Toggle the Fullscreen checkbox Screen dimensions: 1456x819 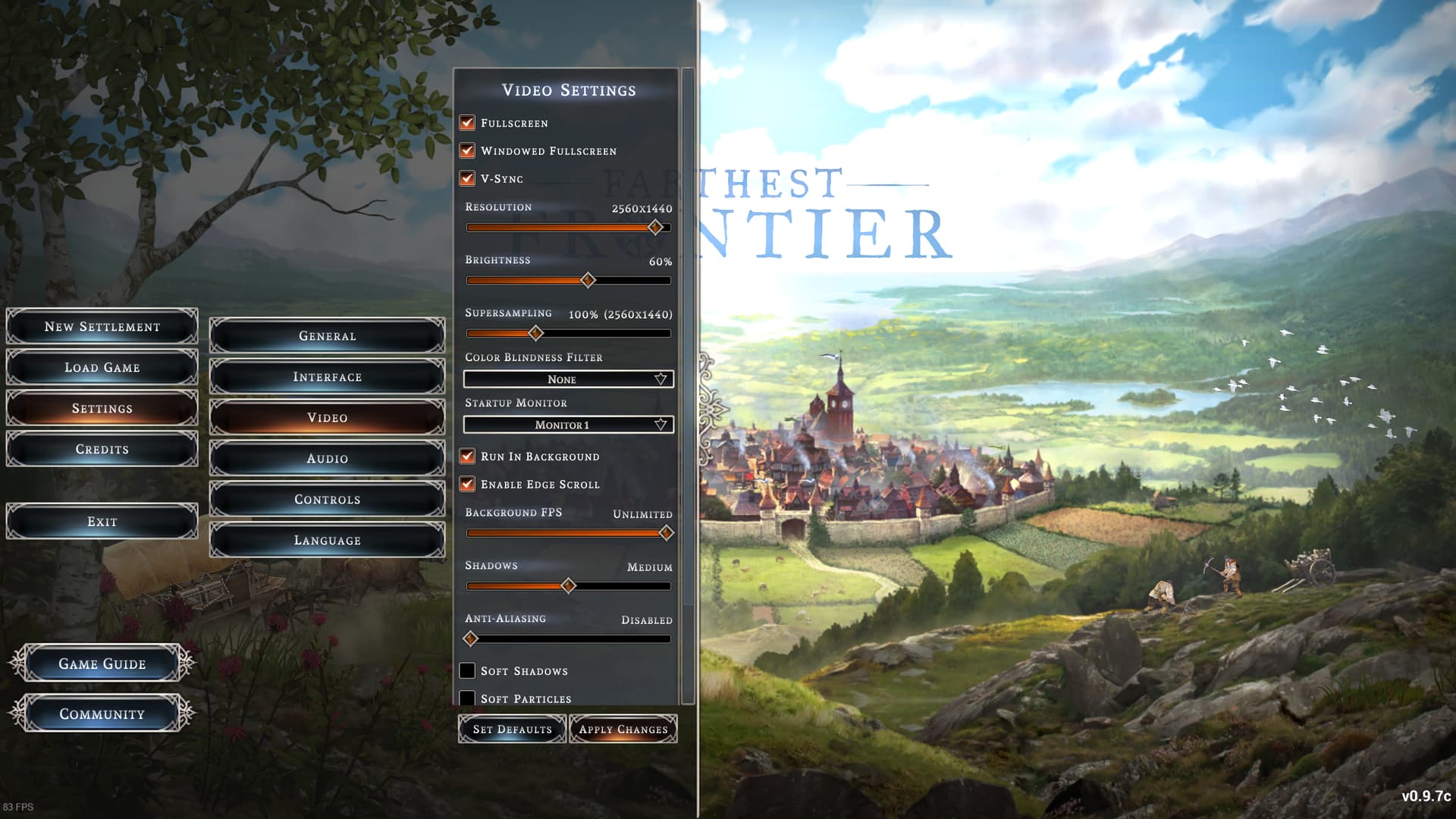click(x=467, y=123)
